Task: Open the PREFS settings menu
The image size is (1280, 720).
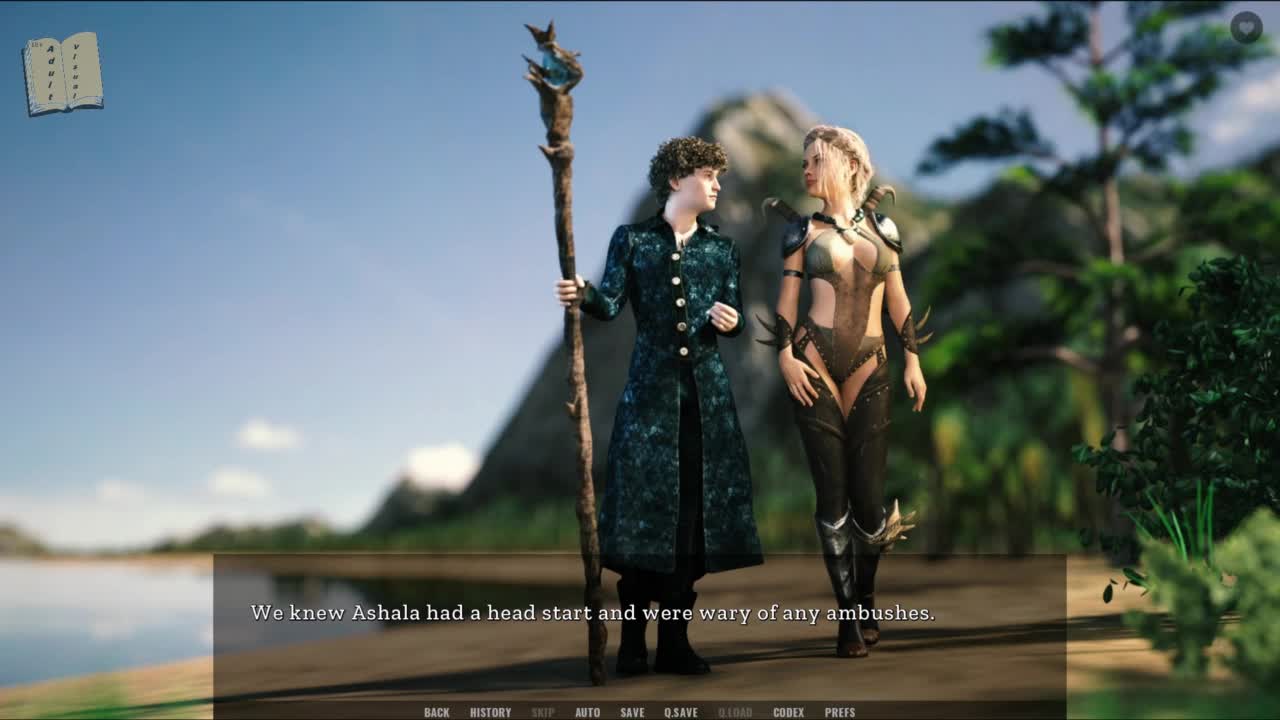Action: click(x=840, y=712)
